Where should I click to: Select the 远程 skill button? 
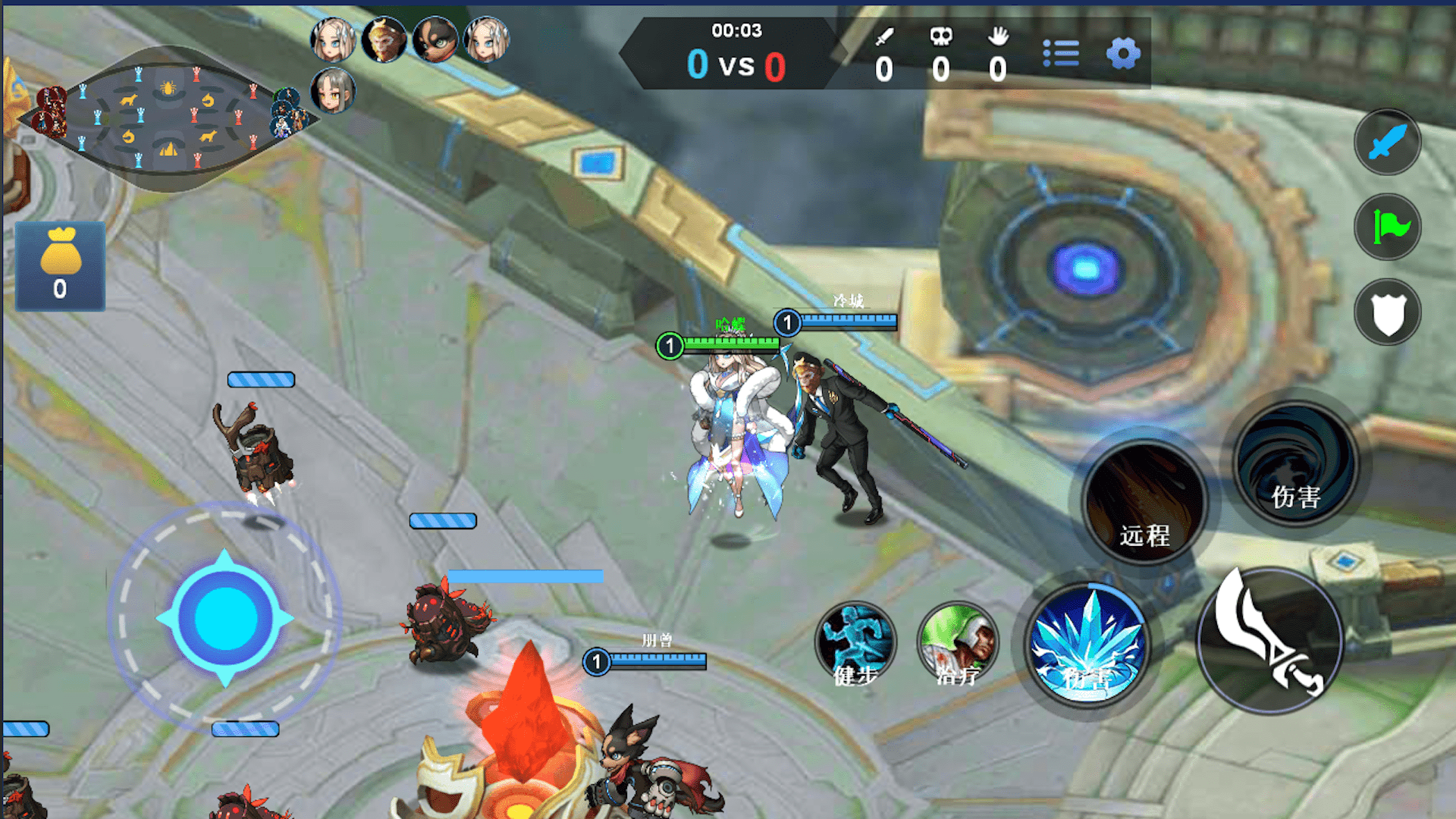coord(1144,502)
